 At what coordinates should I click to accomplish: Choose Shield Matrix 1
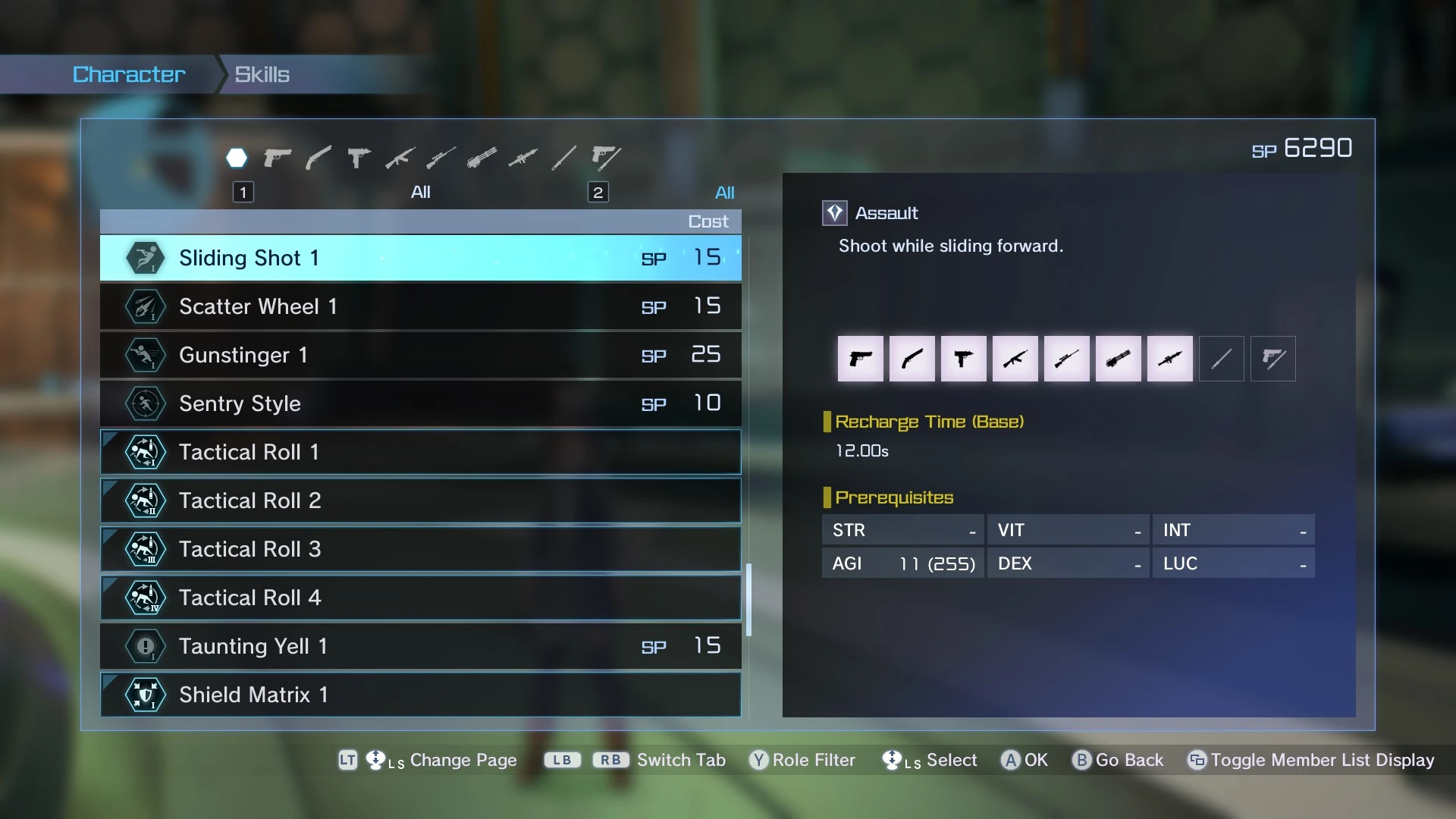pos(420,695)
